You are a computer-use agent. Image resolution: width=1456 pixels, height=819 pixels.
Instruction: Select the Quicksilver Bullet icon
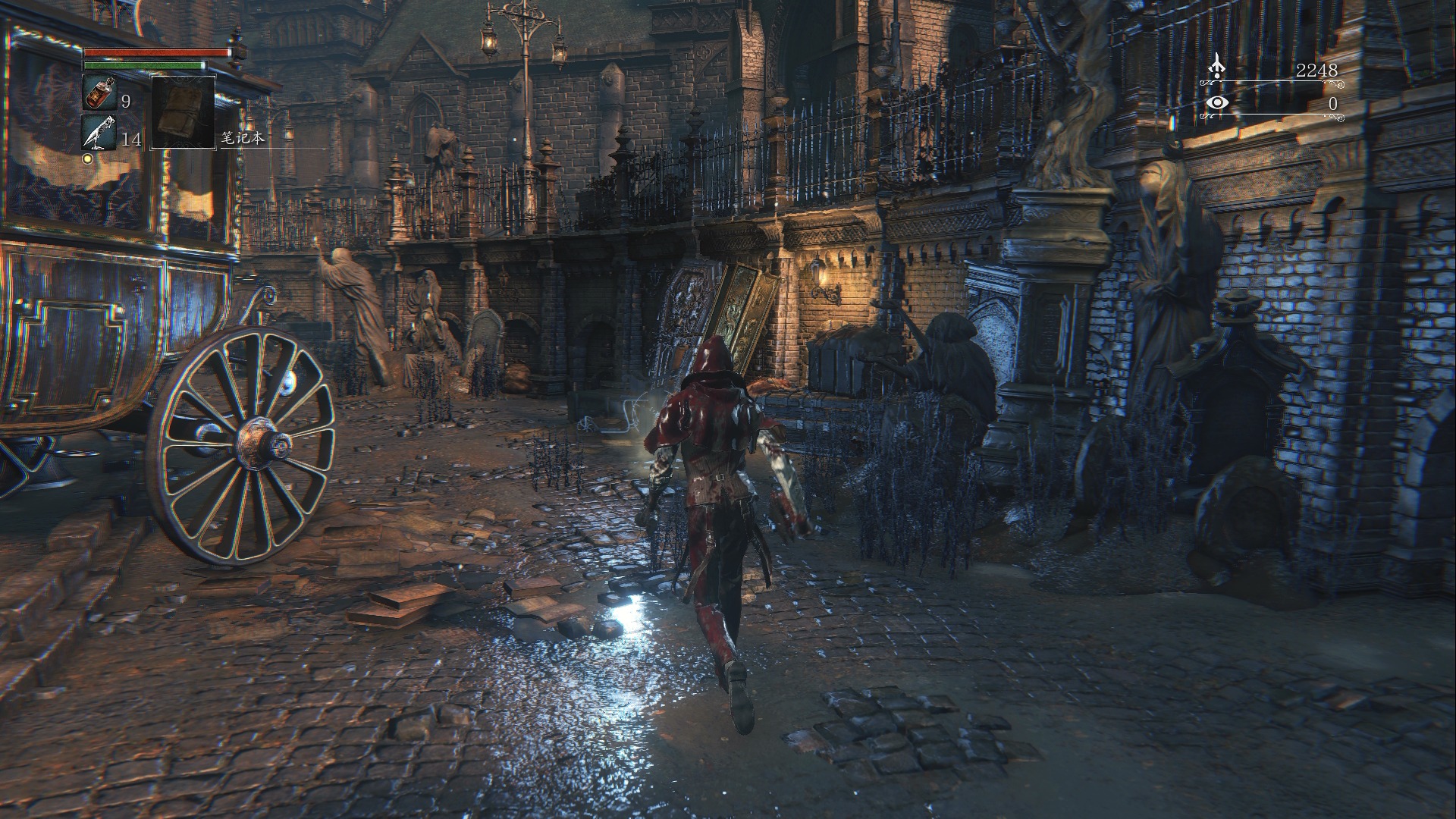click(x=99, y=132)
